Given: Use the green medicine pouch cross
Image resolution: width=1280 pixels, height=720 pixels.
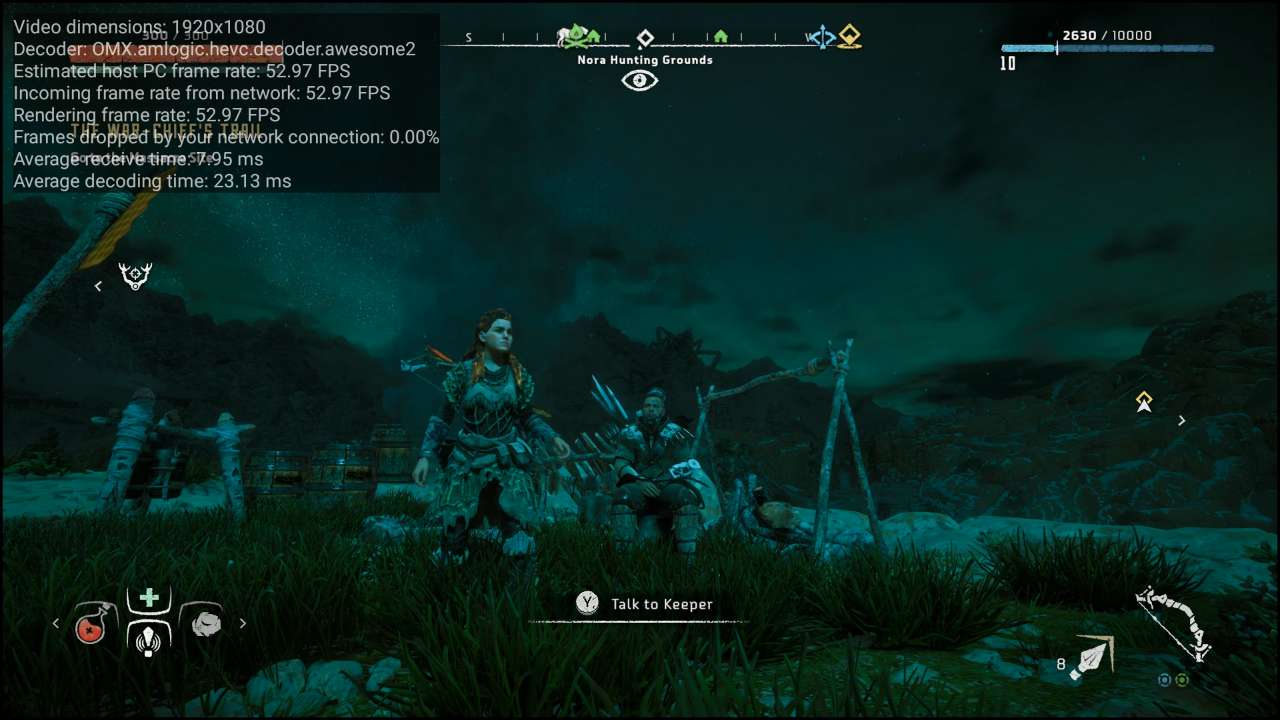Looking at the screenshot, I should point(149,598).
